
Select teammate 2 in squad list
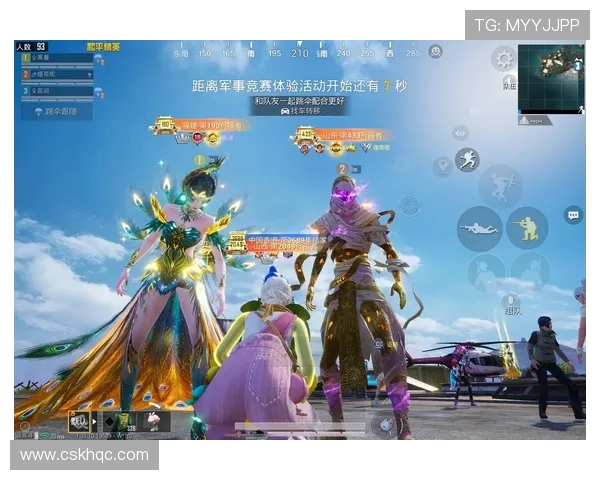[58, 75]
